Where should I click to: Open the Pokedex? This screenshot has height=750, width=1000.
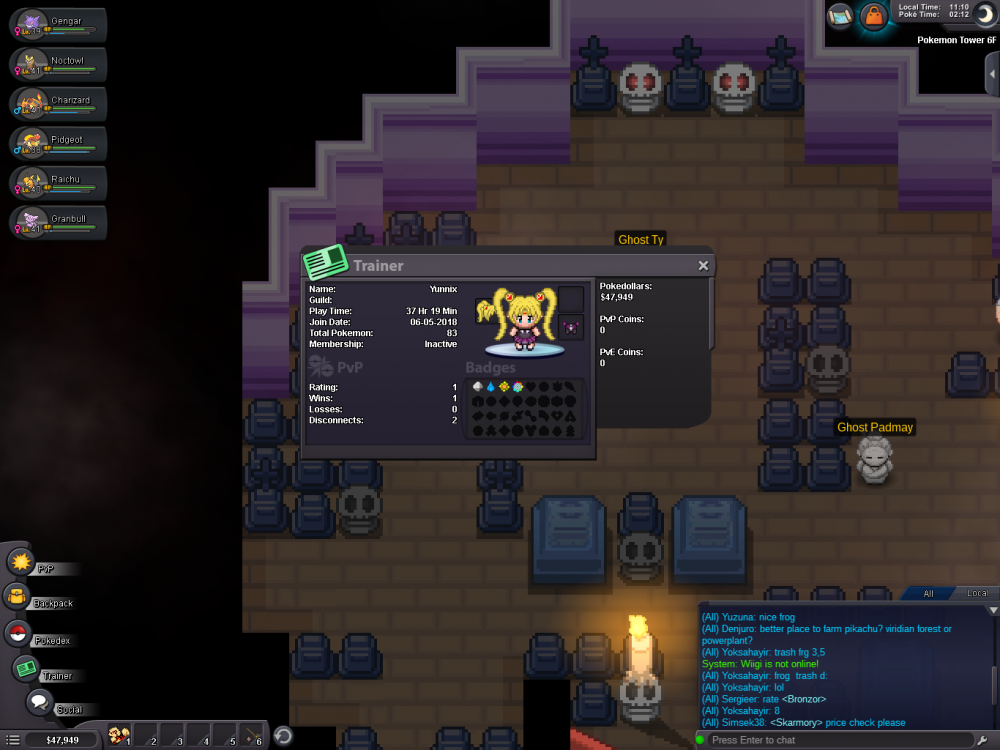(17, 634)
